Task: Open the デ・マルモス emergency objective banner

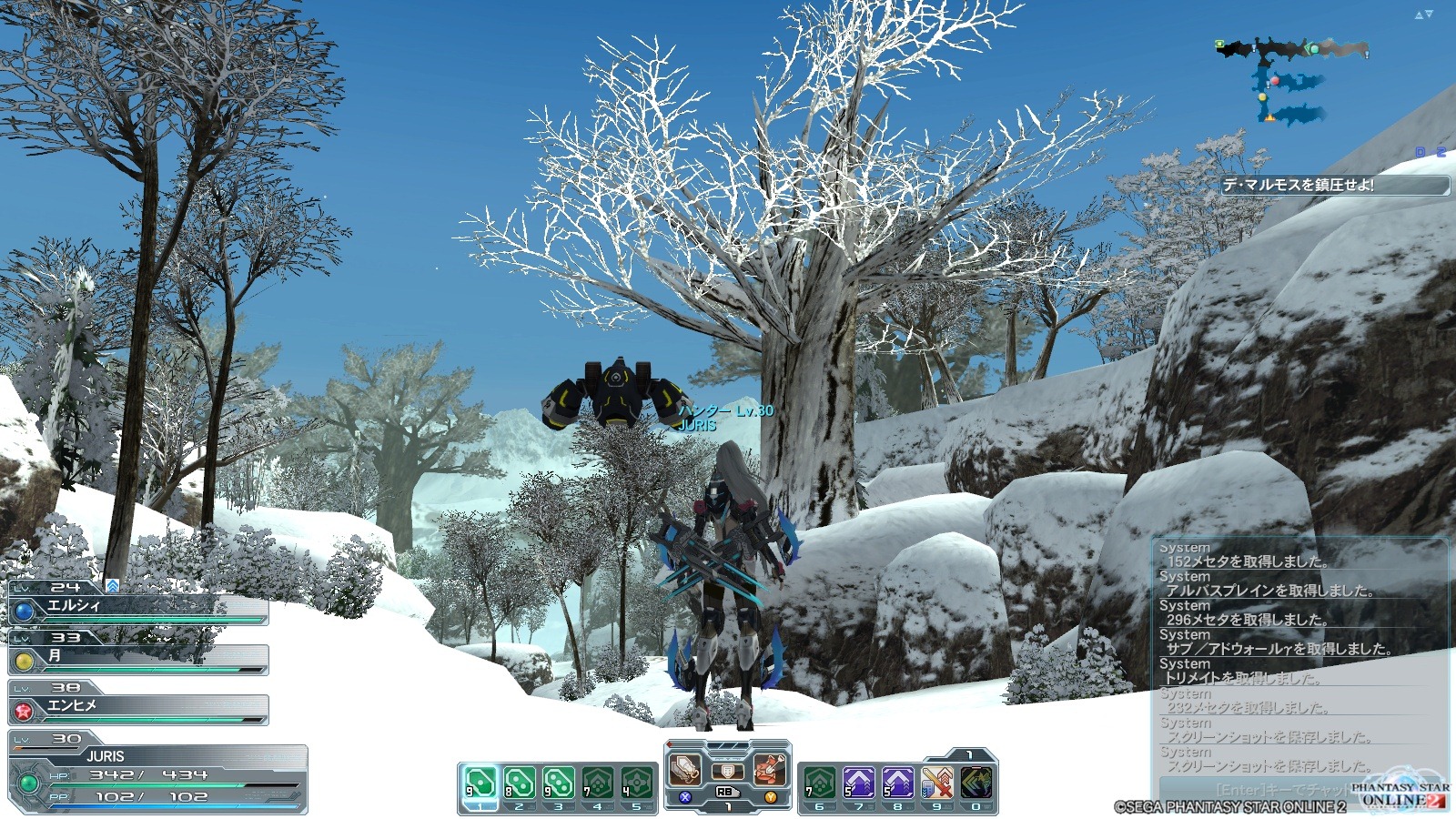Action: (x=1333, y=185)
